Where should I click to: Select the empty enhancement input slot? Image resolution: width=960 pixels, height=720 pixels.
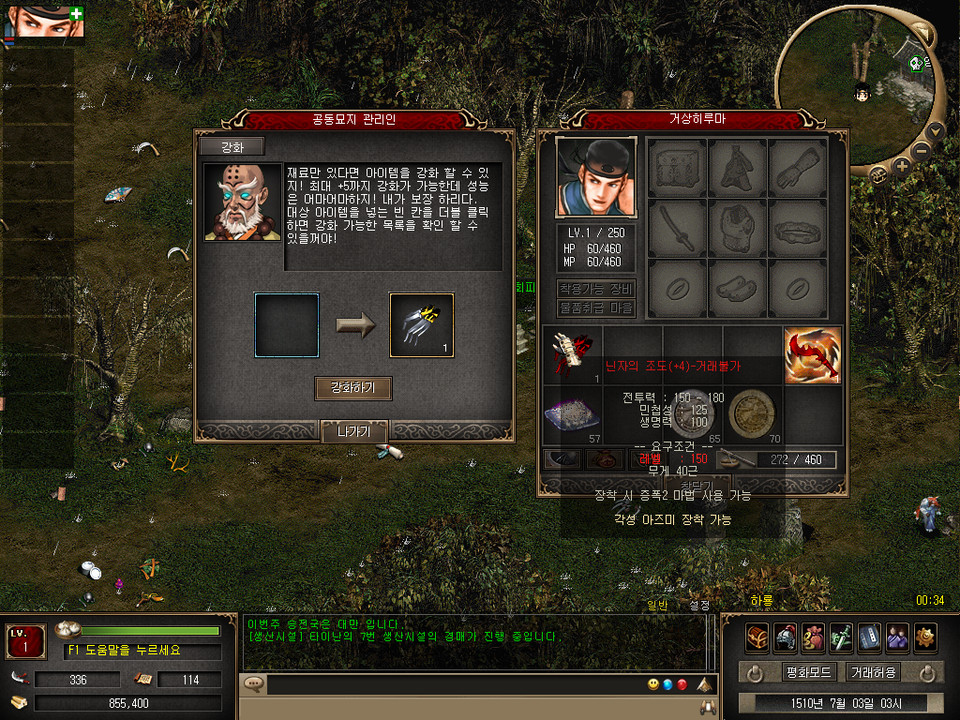(287, 325)
